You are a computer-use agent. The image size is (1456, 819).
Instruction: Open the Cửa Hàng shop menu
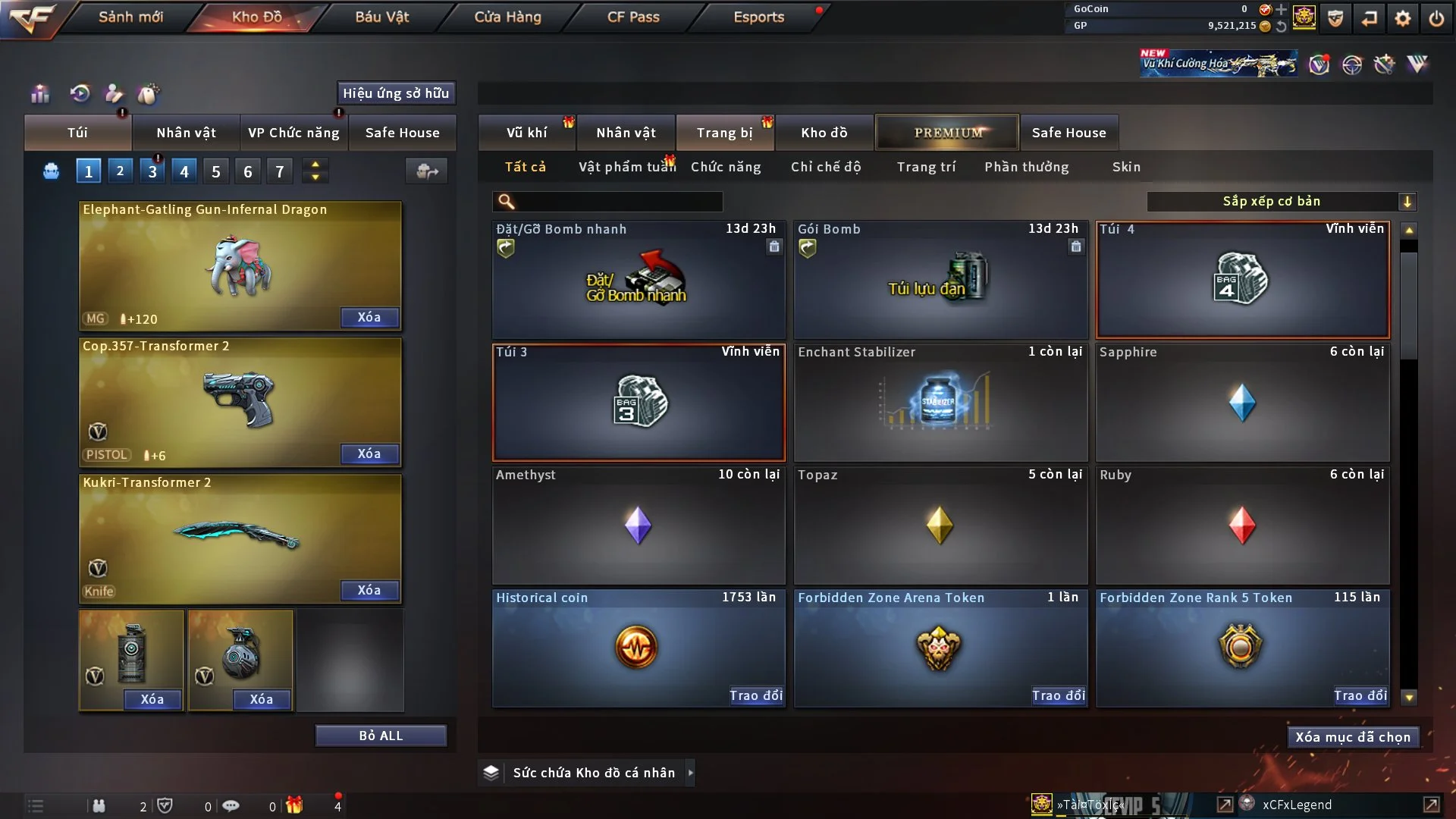(507, 17)
